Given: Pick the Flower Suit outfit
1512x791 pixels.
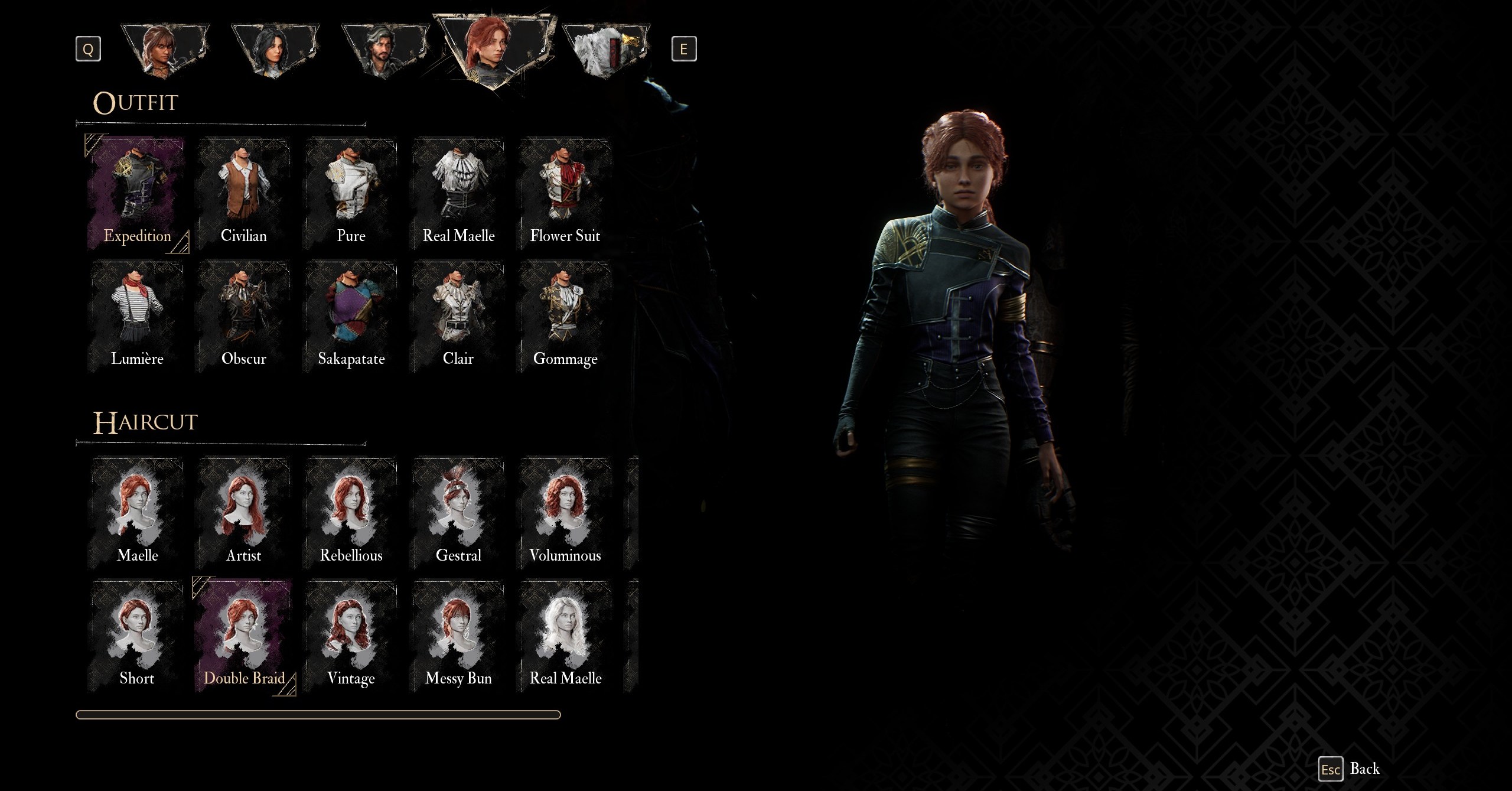Looking at the screenshot, I should pos(565,194).
